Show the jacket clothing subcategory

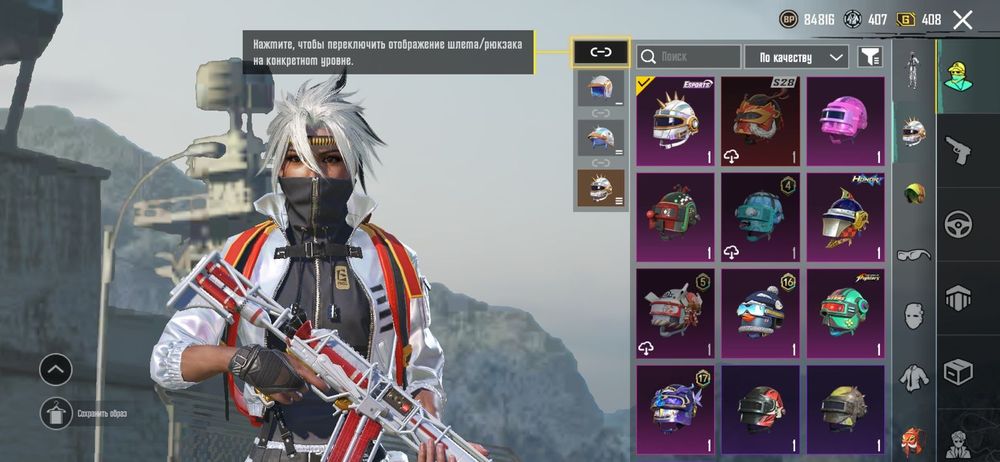913,377
